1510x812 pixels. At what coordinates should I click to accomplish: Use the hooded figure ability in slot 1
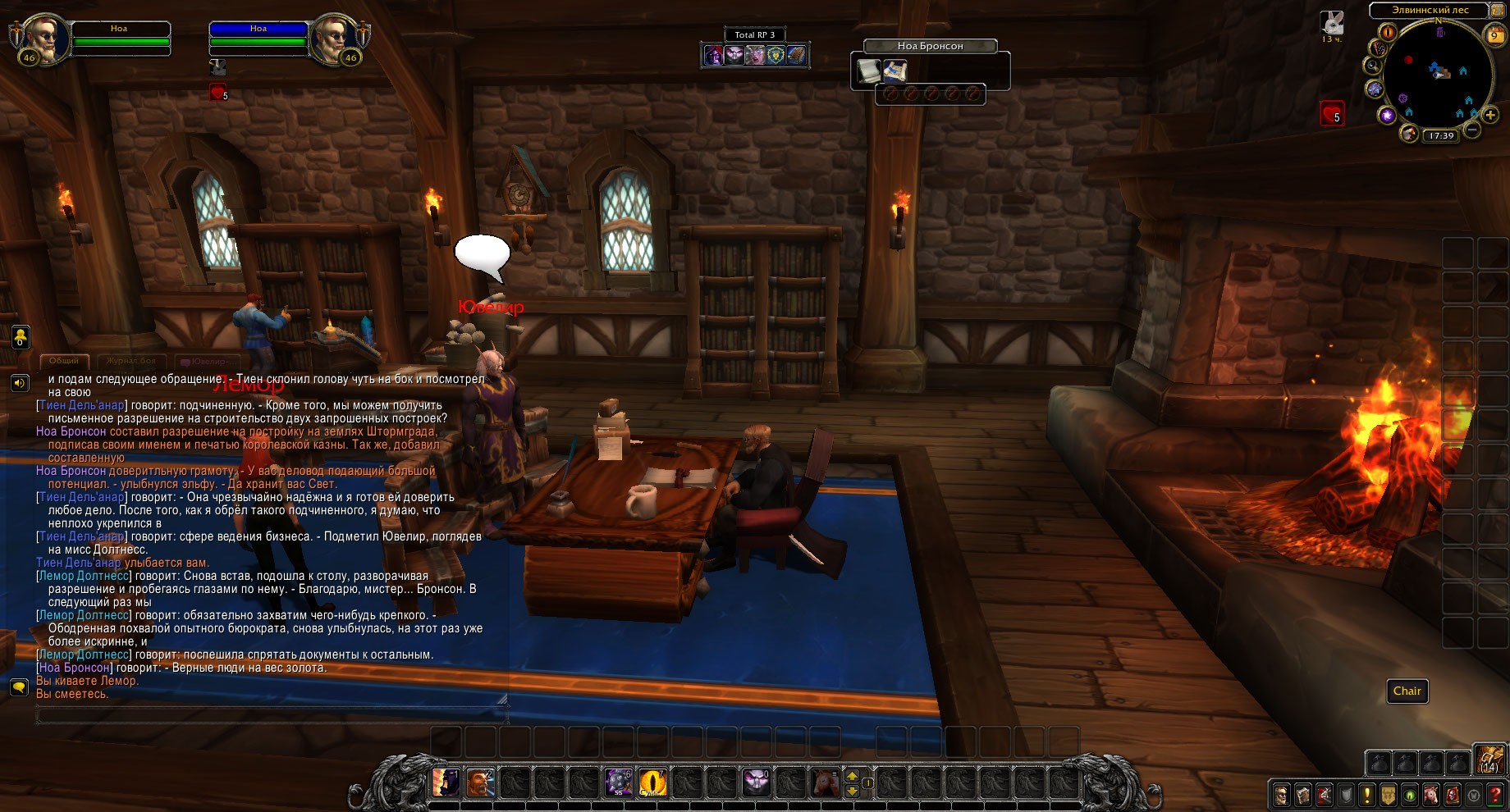click(x=446, y=782)
